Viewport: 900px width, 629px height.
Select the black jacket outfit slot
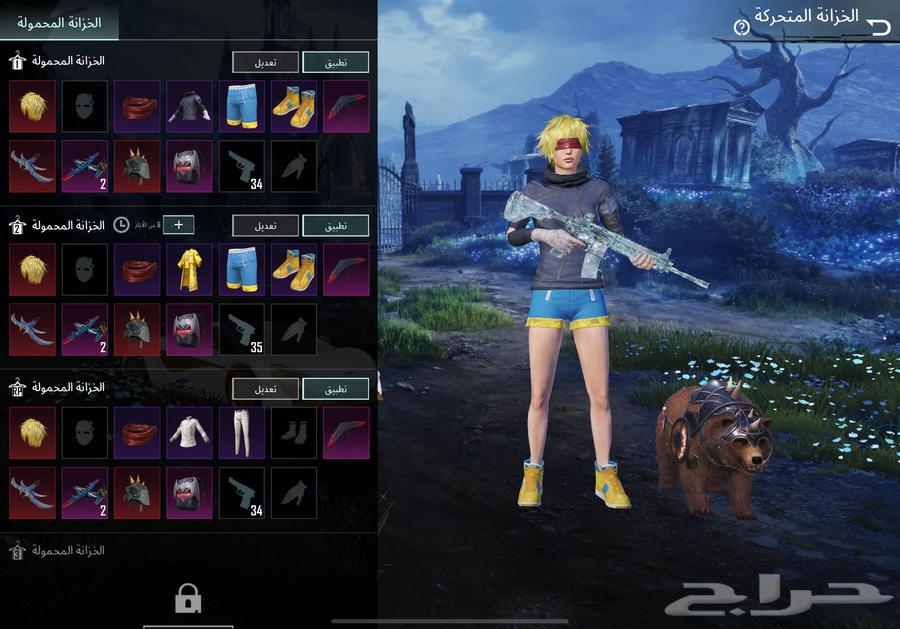click(189, 106)
